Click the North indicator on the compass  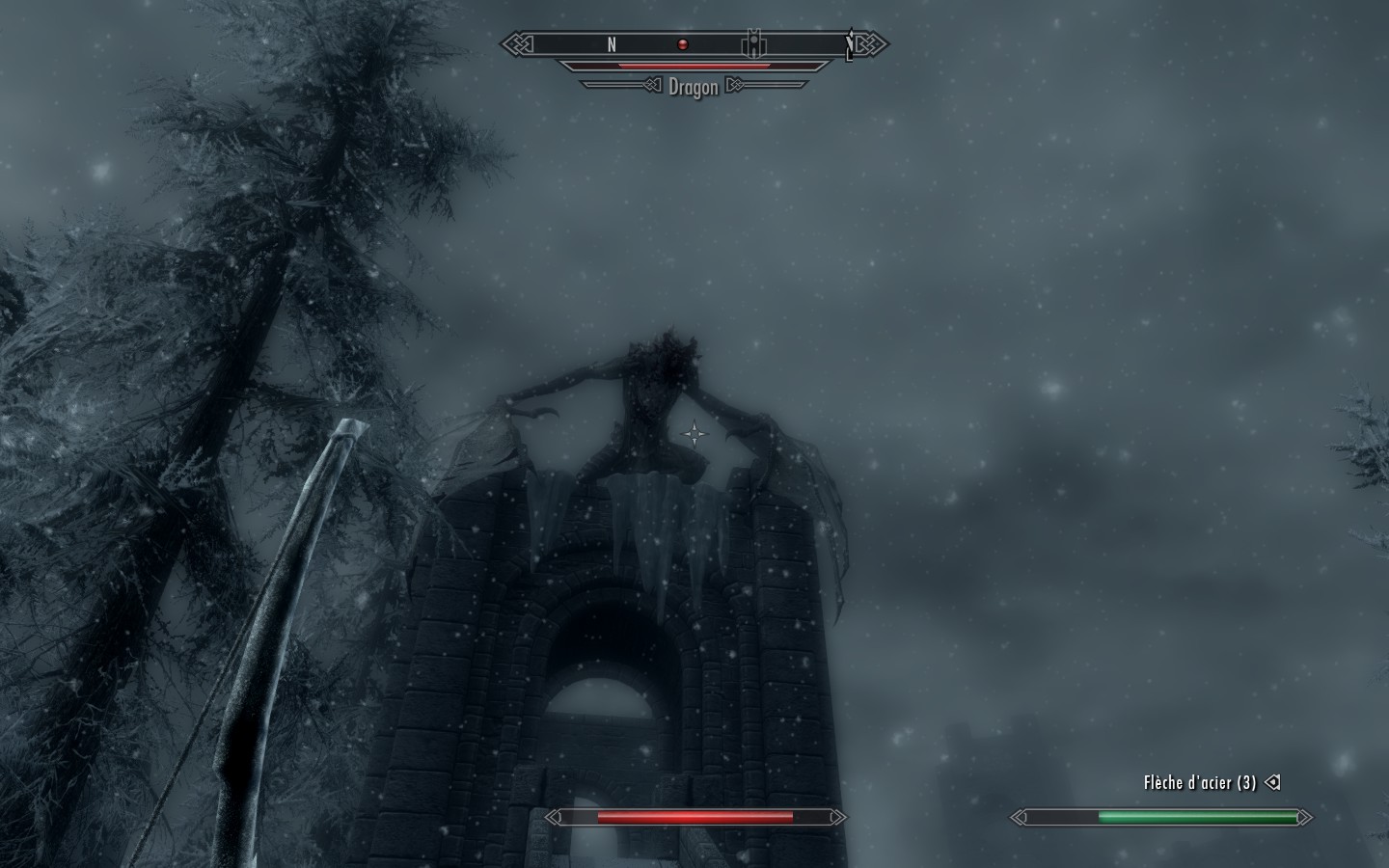coord(612,44)
